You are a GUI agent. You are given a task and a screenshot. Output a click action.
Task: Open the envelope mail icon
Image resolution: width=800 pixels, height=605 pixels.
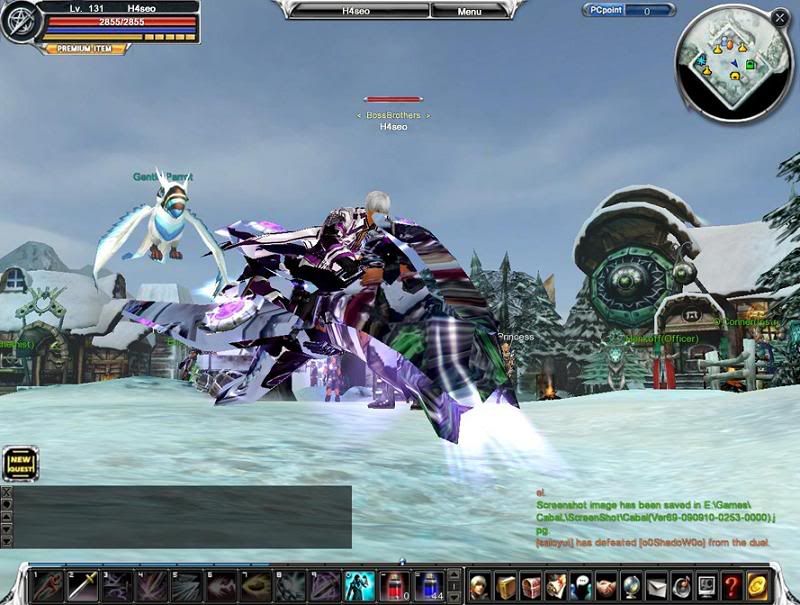[656, 586]
